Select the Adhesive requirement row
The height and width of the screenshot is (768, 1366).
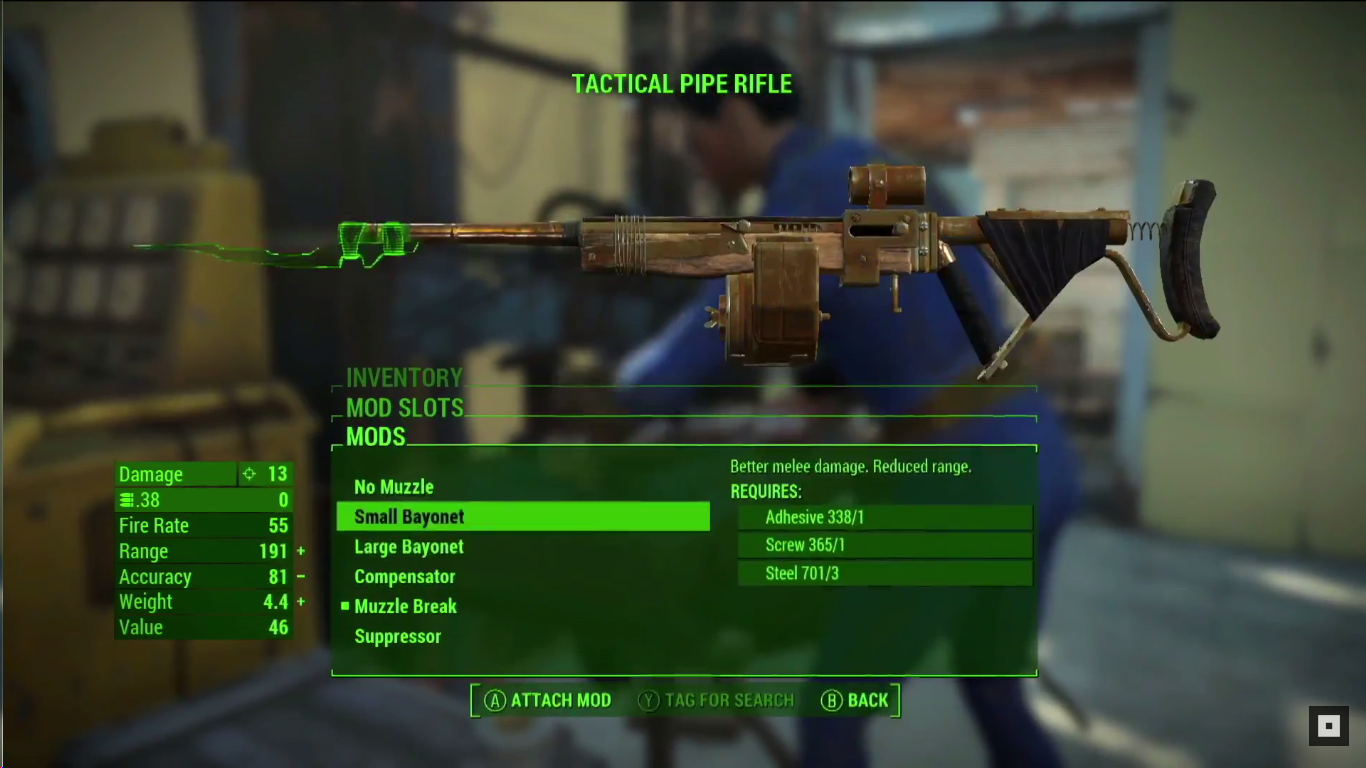pos(884,517)
